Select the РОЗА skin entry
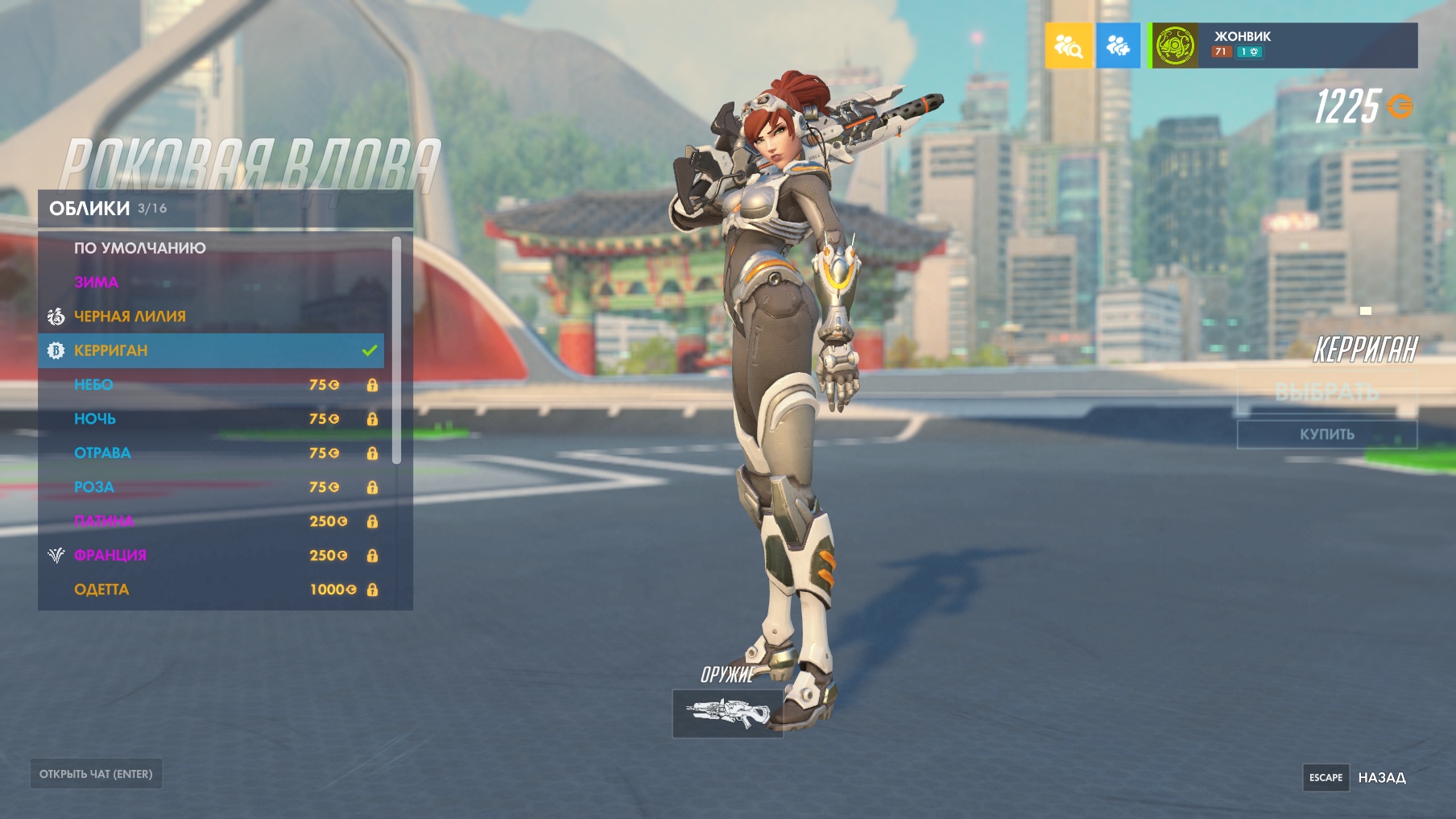Screen dimensions: 1456x819 (211, 487)
